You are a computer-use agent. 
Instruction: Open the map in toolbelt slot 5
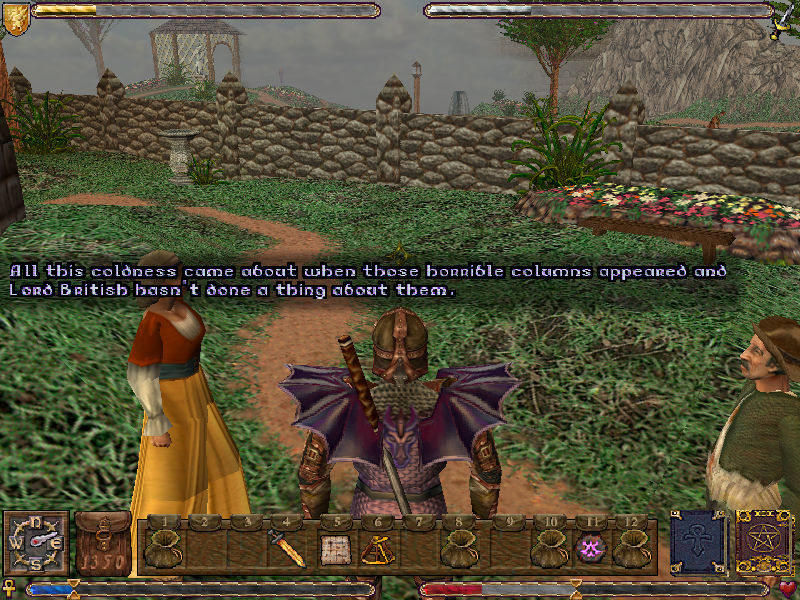pyautogui.click(x=333, y=548)
